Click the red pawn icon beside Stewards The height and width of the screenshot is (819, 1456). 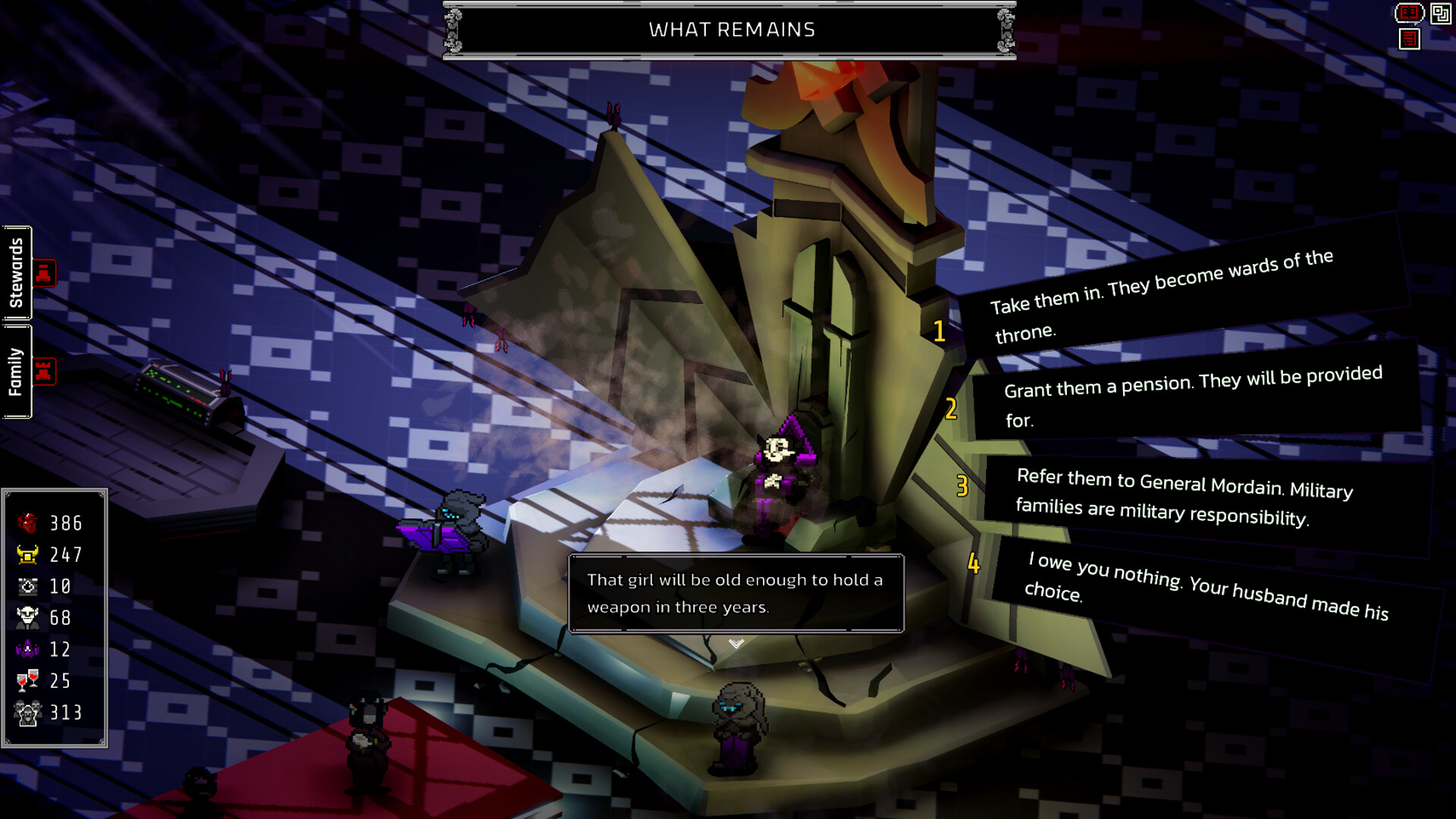(44, 273)
